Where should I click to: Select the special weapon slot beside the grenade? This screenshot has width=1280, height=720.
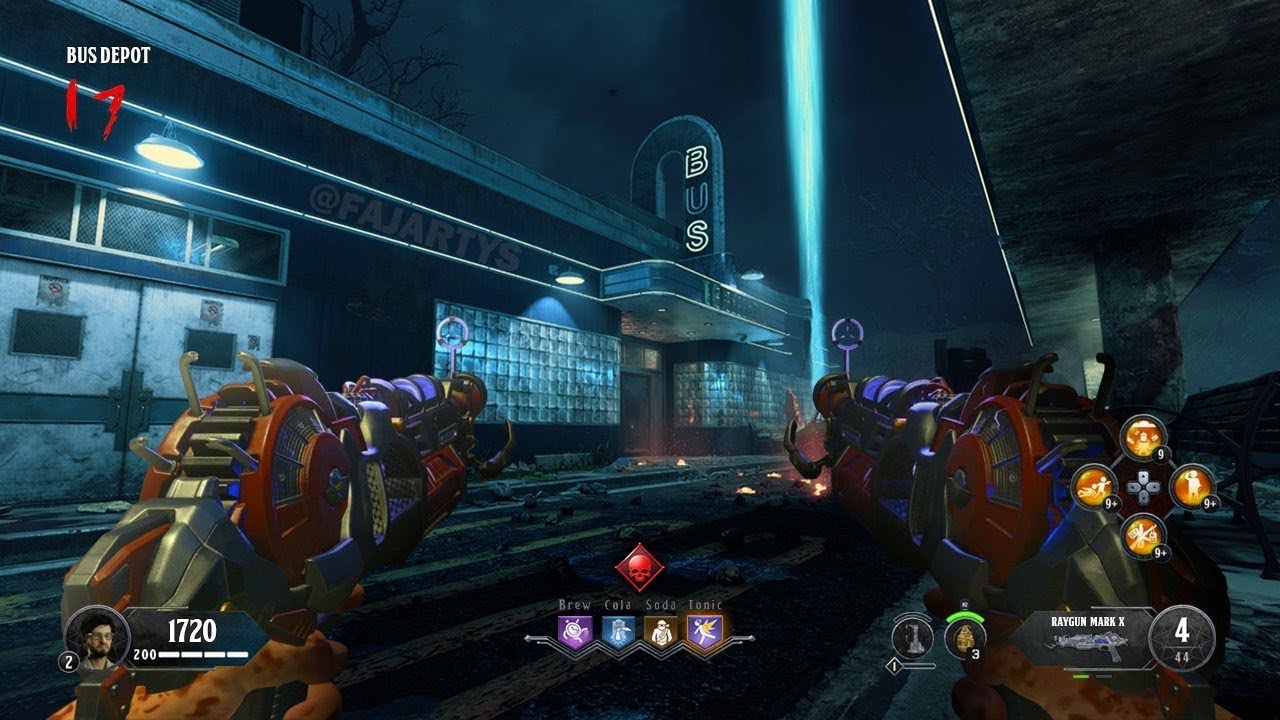point(912,637)
